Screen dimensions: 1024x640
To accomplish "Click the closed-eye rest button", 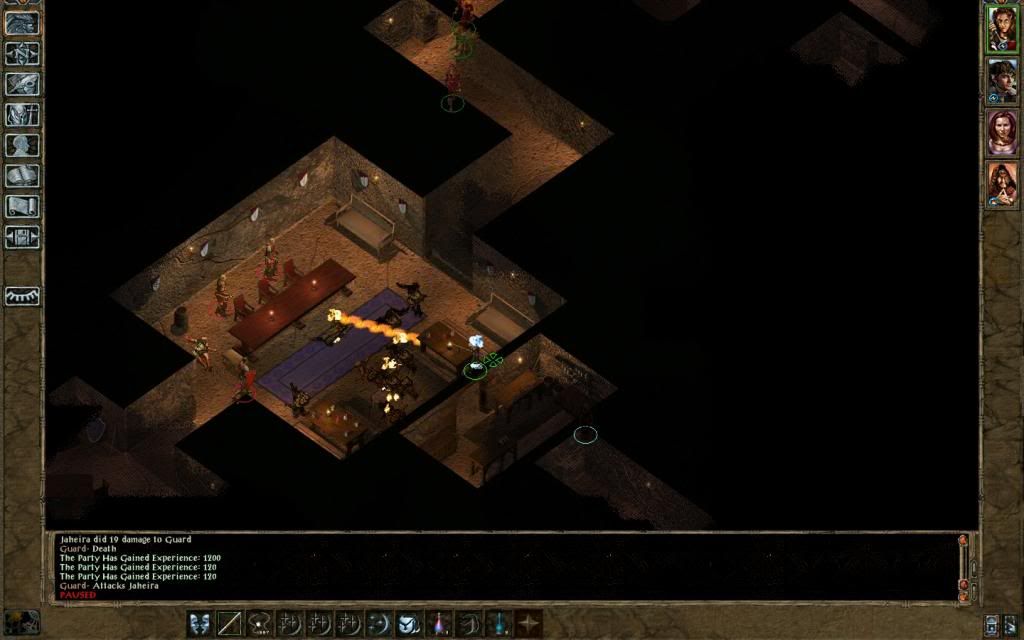I will click(22, 296).
